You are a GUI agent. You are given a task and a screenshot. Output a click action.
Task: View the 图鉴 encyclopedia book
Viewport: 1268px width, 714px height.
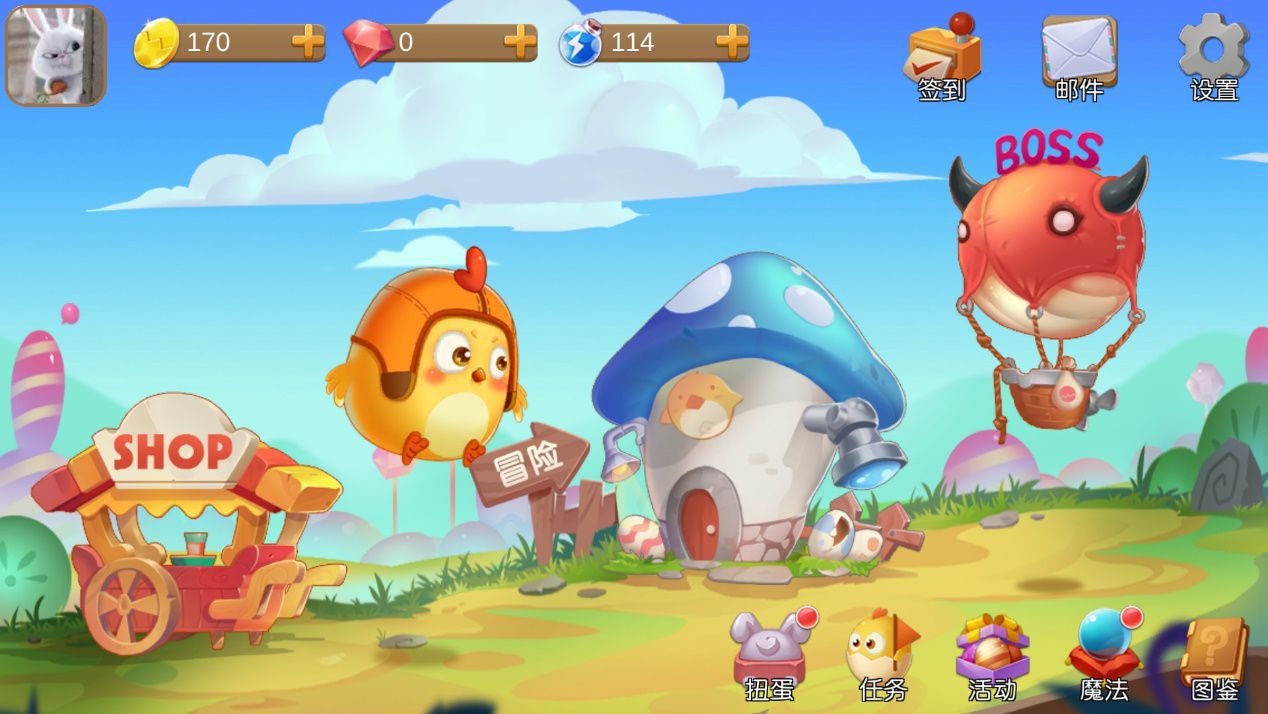(1214, 655)
